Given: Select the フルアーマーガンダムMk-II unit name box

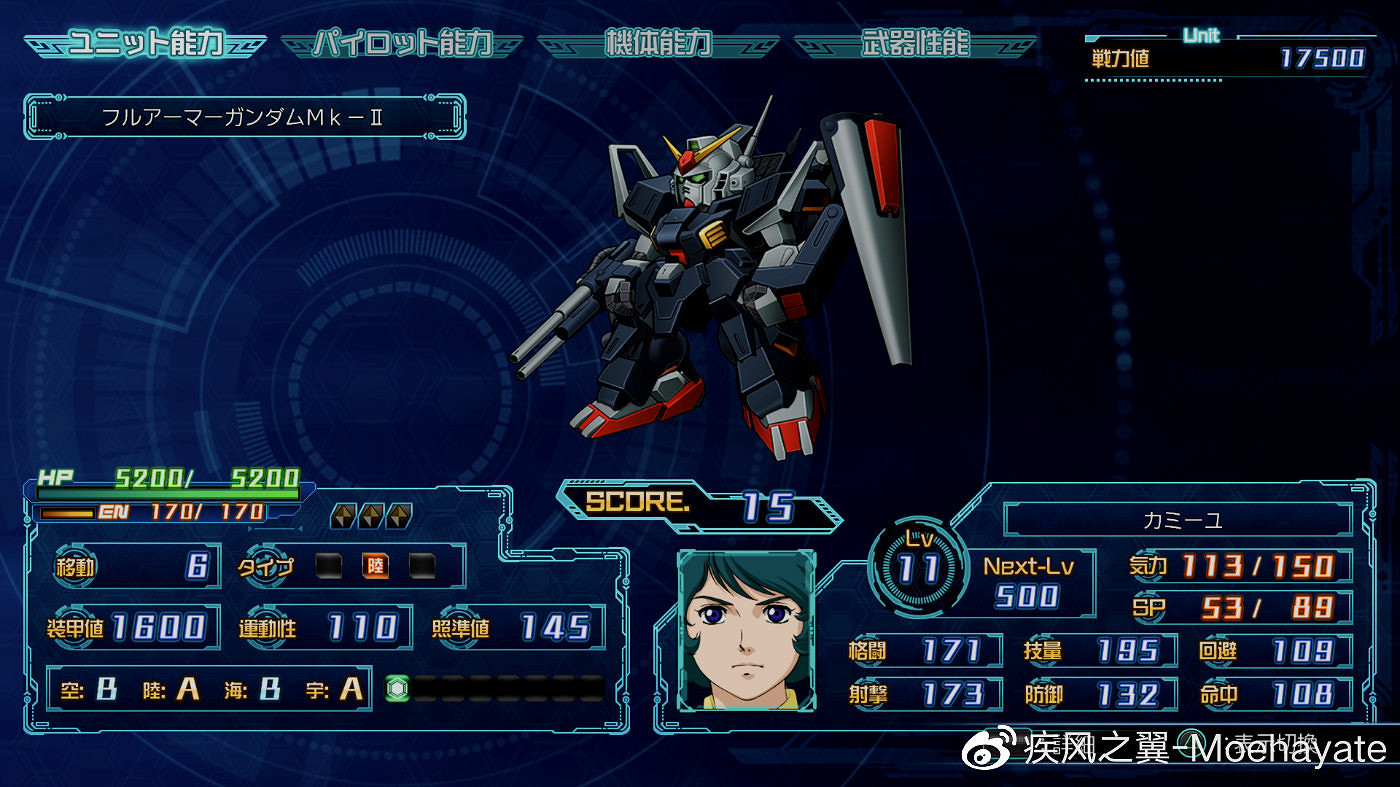Looking at the screenshot, I should point(244,117).
